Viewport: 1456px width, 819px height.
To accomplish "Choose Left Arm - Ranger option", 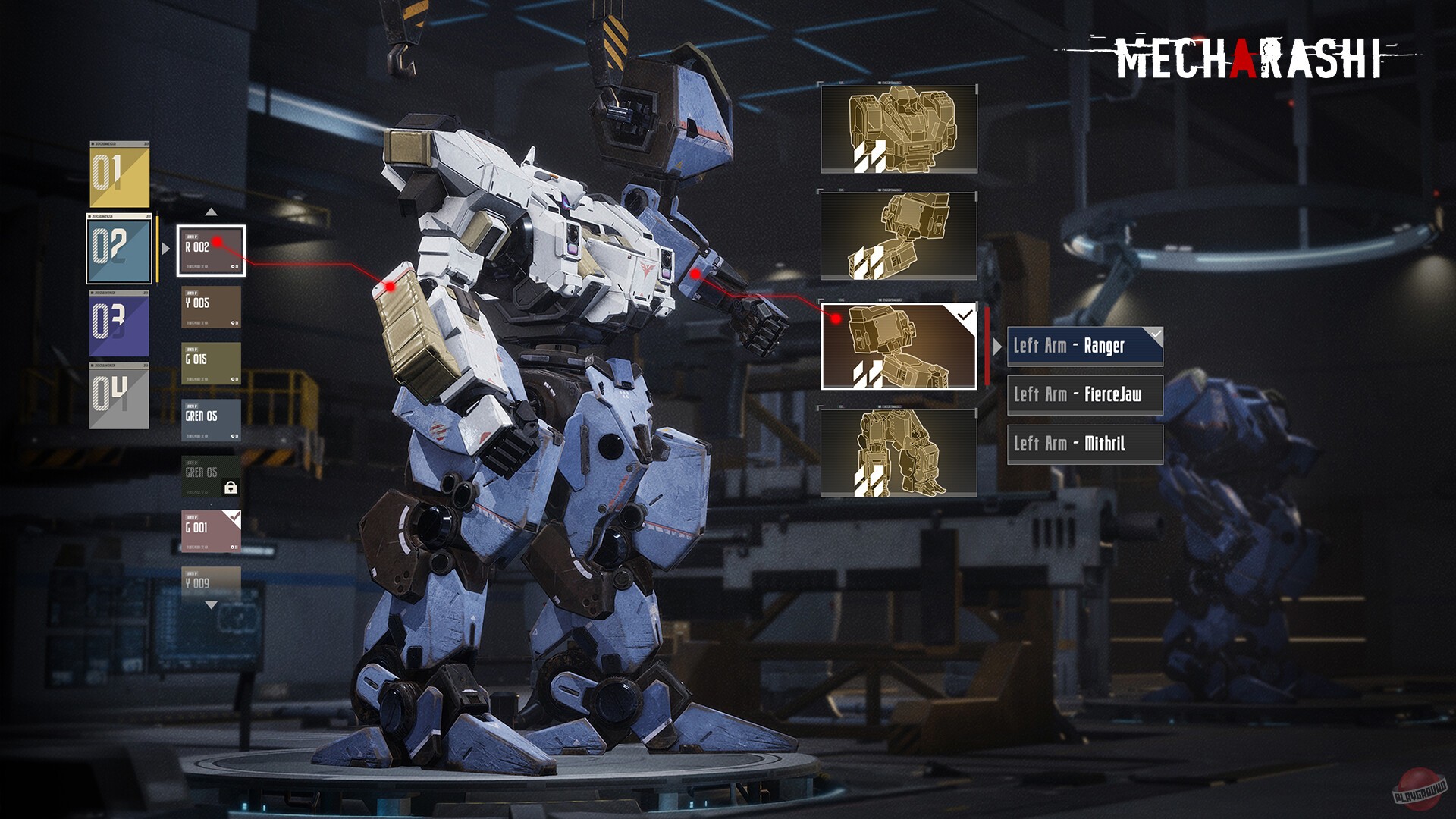I will (1084, 347).
